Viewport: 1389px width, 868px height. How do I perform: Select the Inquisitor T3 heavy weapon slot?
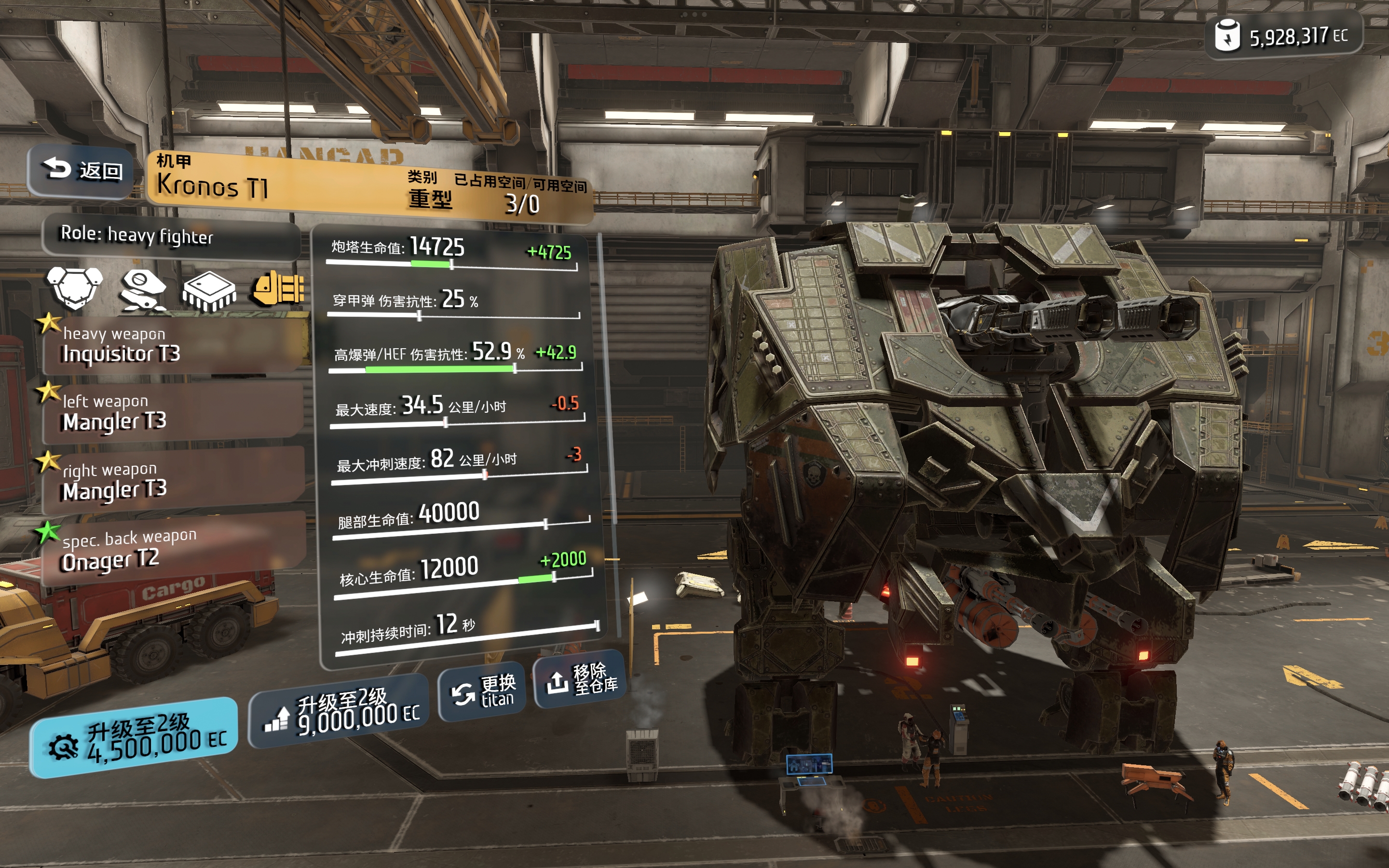(172, 346)
